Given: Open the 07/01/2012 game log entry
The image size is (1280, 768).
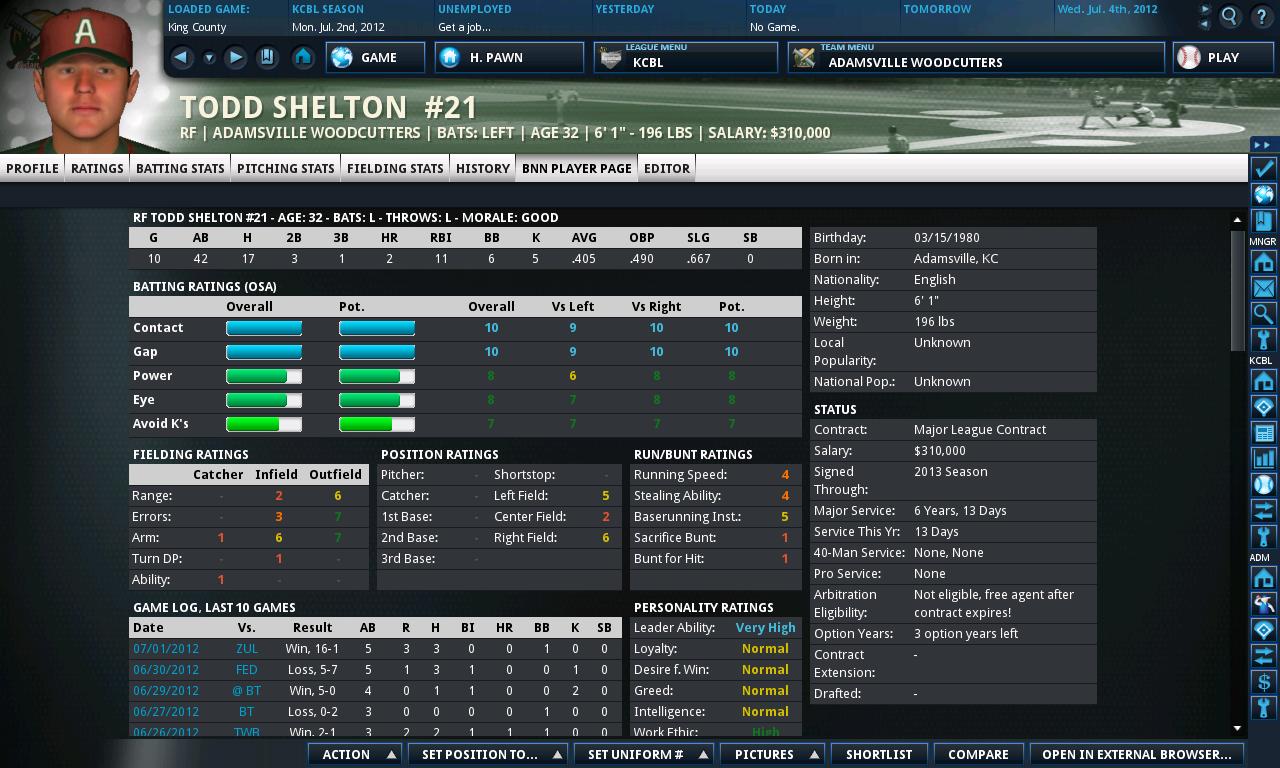Looking at the screenshot, I should click(166, 649).
